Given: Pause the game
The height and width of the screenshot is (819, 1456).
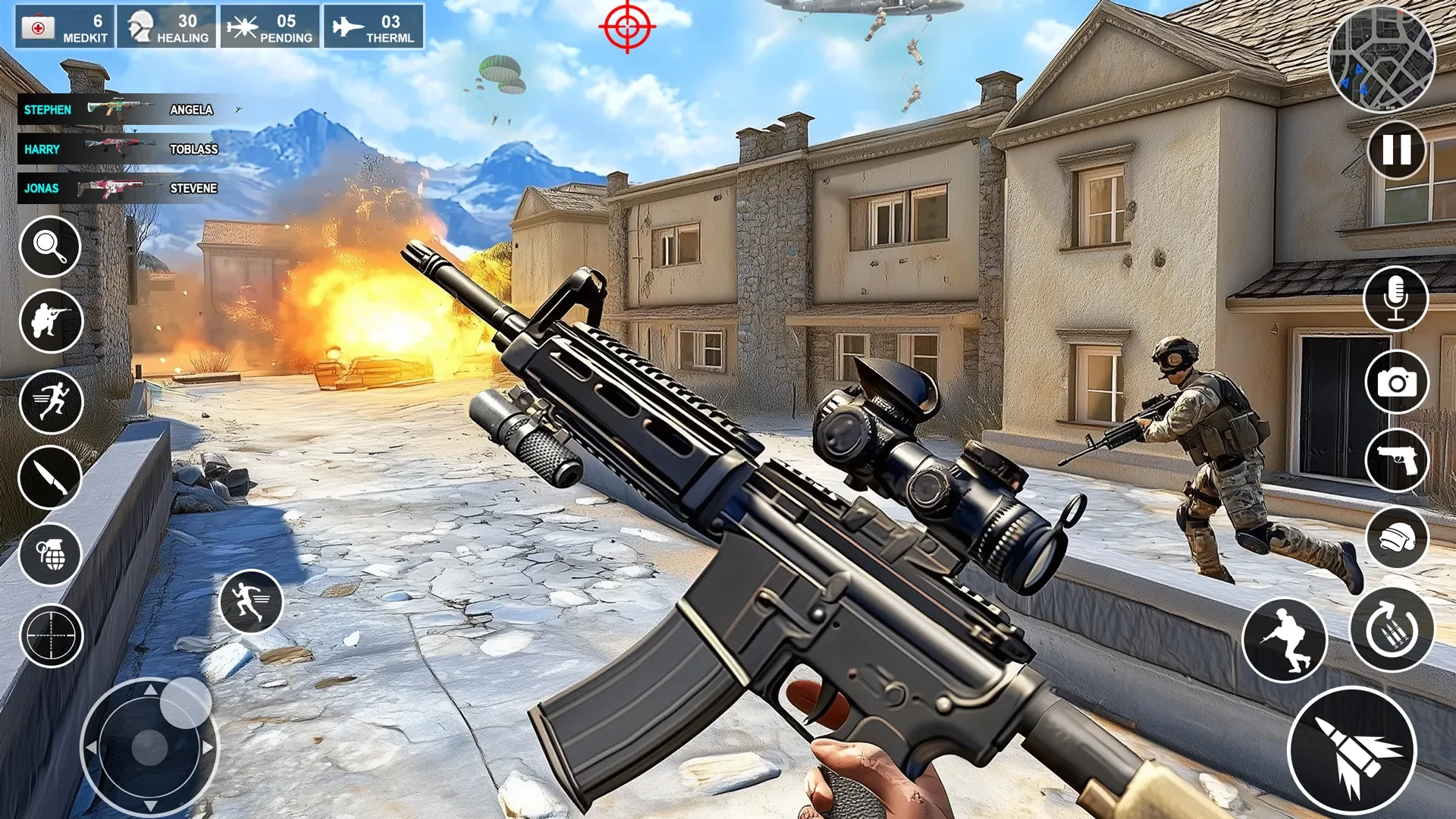Looking at the screenshot, I should click(1396, 150).
